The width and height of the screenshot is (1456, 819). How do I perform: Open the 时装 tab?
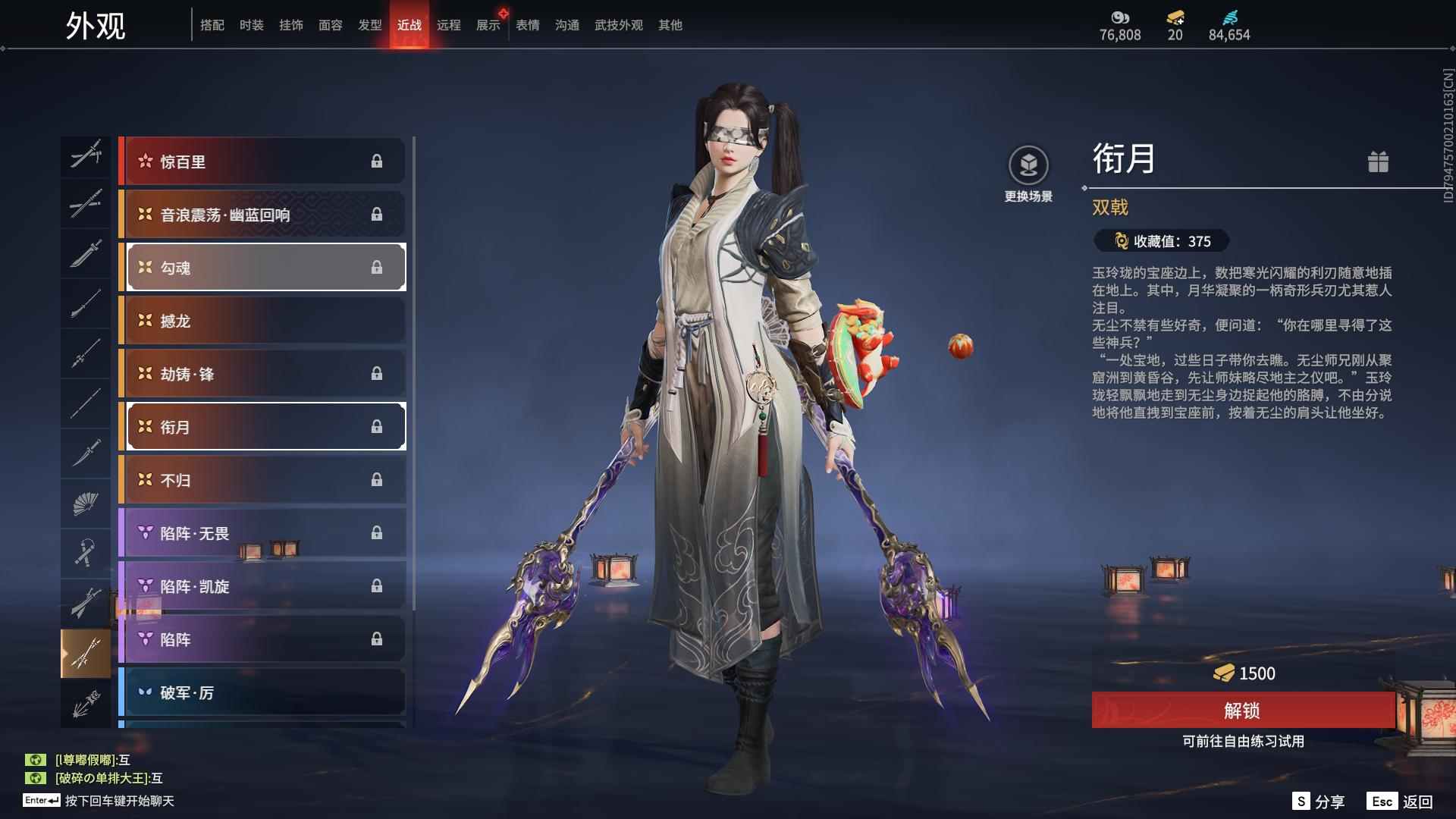click(250, 24)
